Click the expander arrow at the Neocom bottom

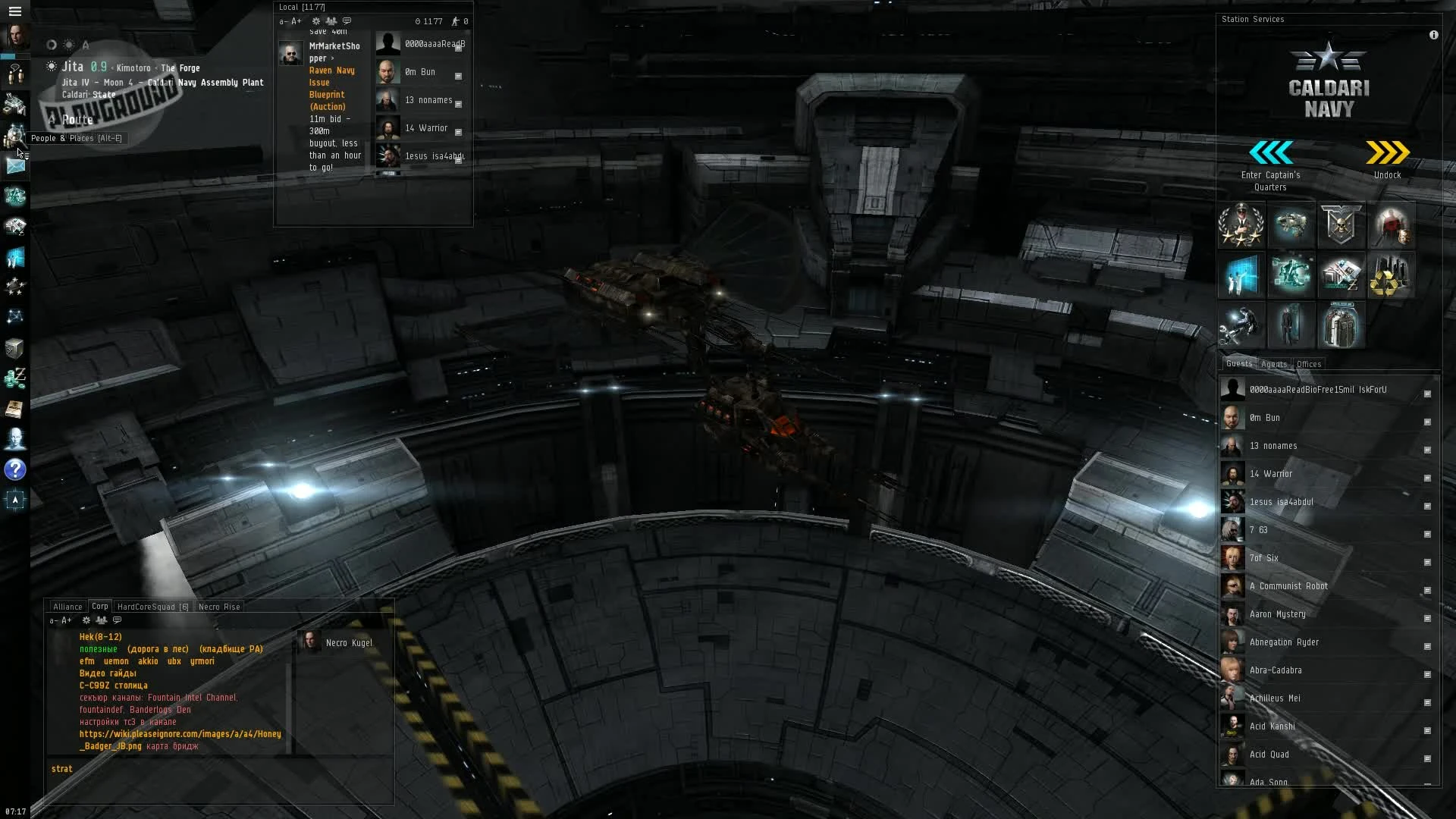15,500
